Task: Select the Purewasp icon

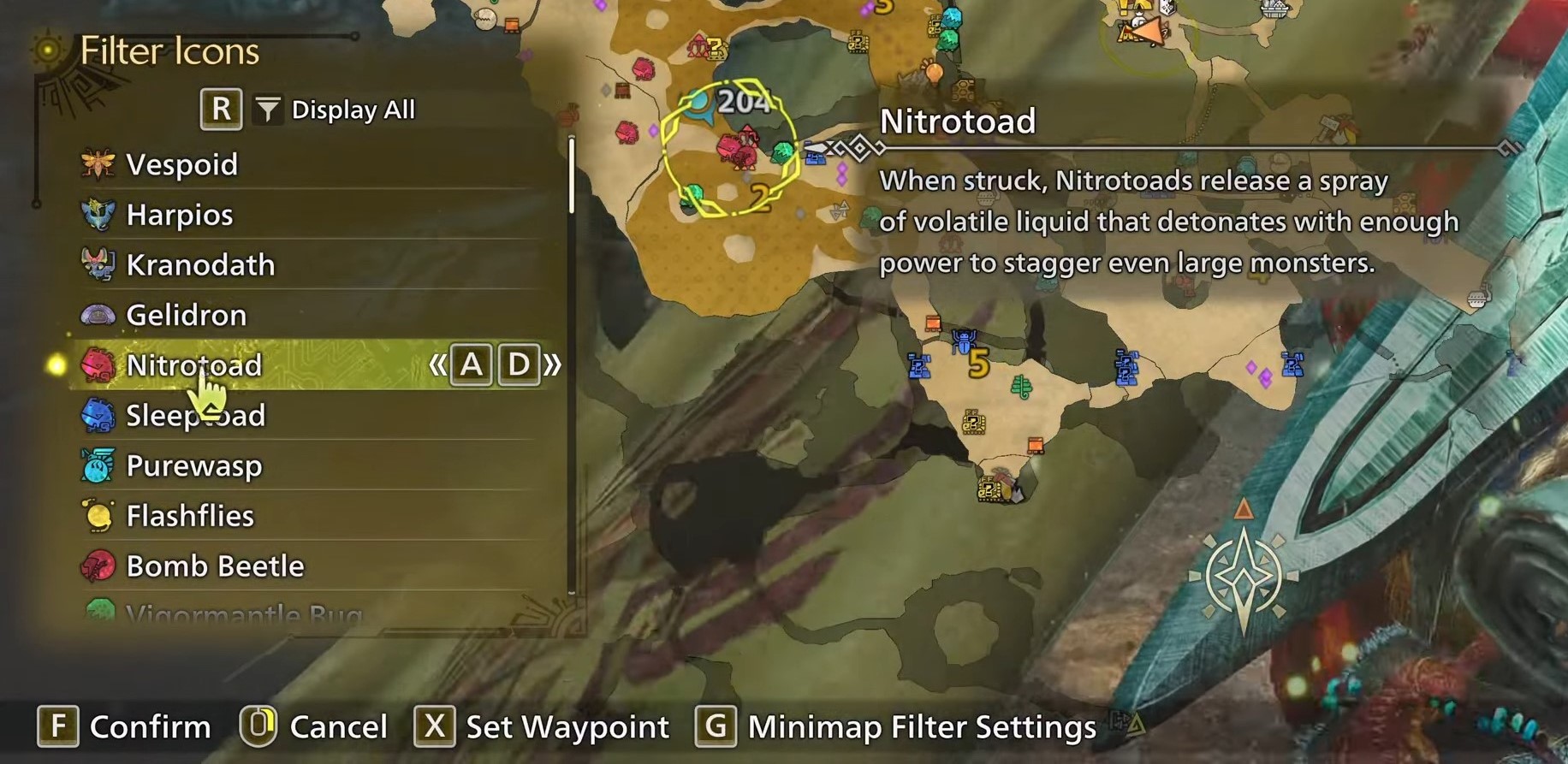Action: pyautogui.click(x=100, y=465)
